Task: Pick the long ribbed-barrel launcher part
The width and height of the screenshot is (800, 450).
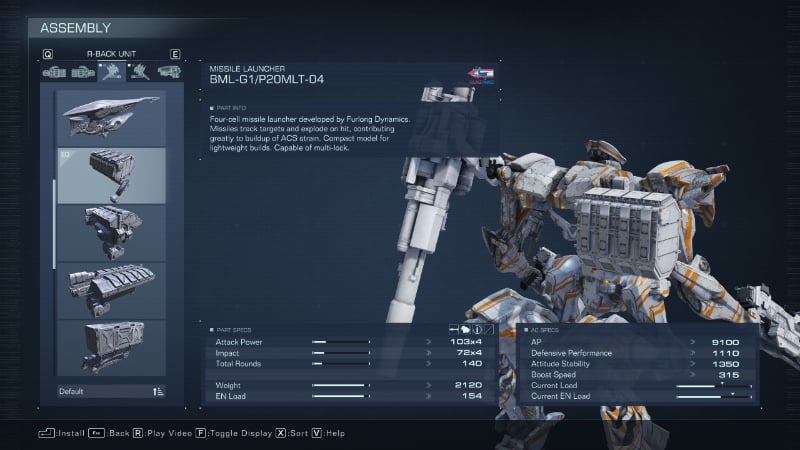Action: (x=111, y=290)
